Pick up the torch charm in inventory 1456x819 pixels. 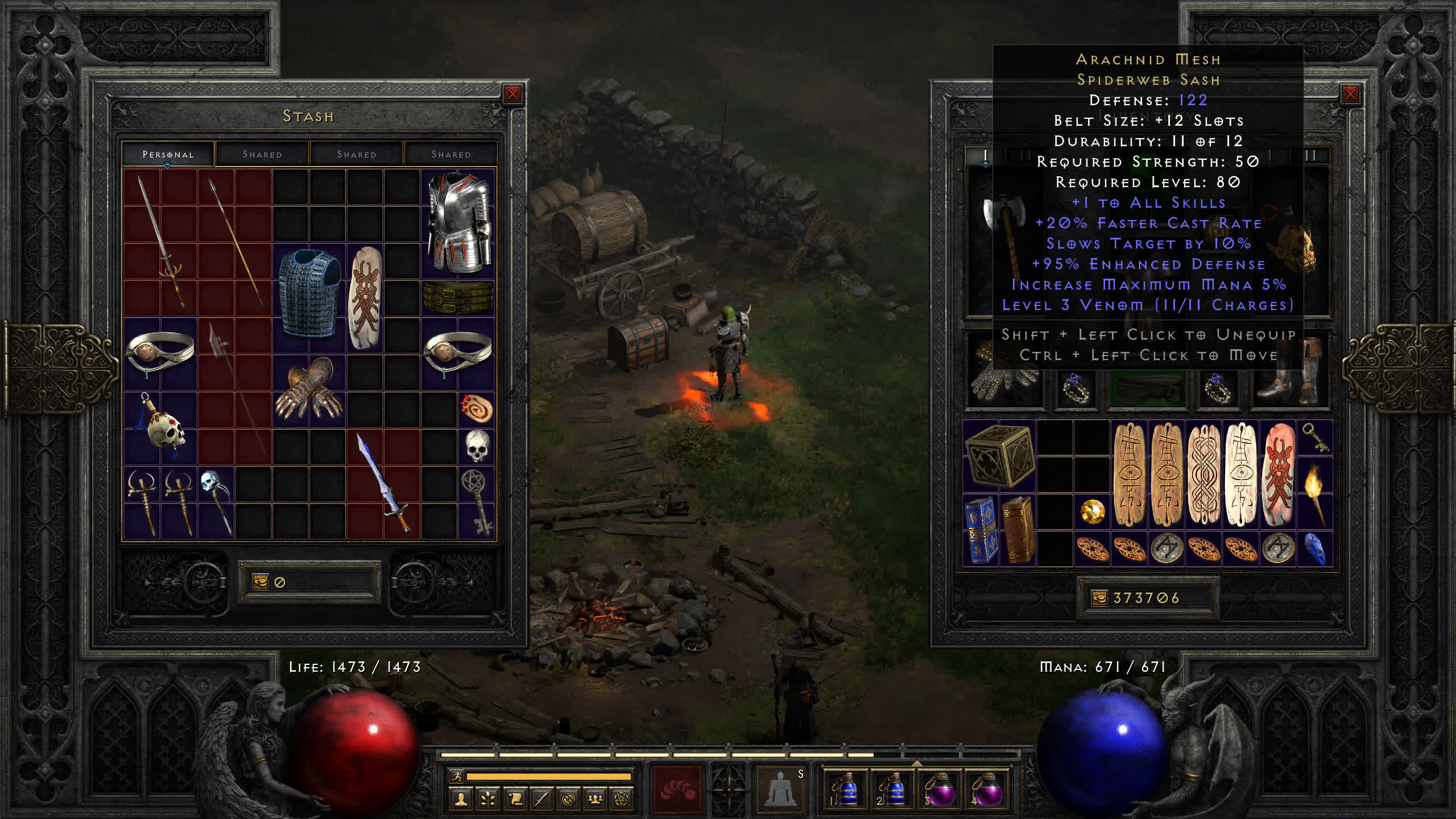tap(1315, 493)
